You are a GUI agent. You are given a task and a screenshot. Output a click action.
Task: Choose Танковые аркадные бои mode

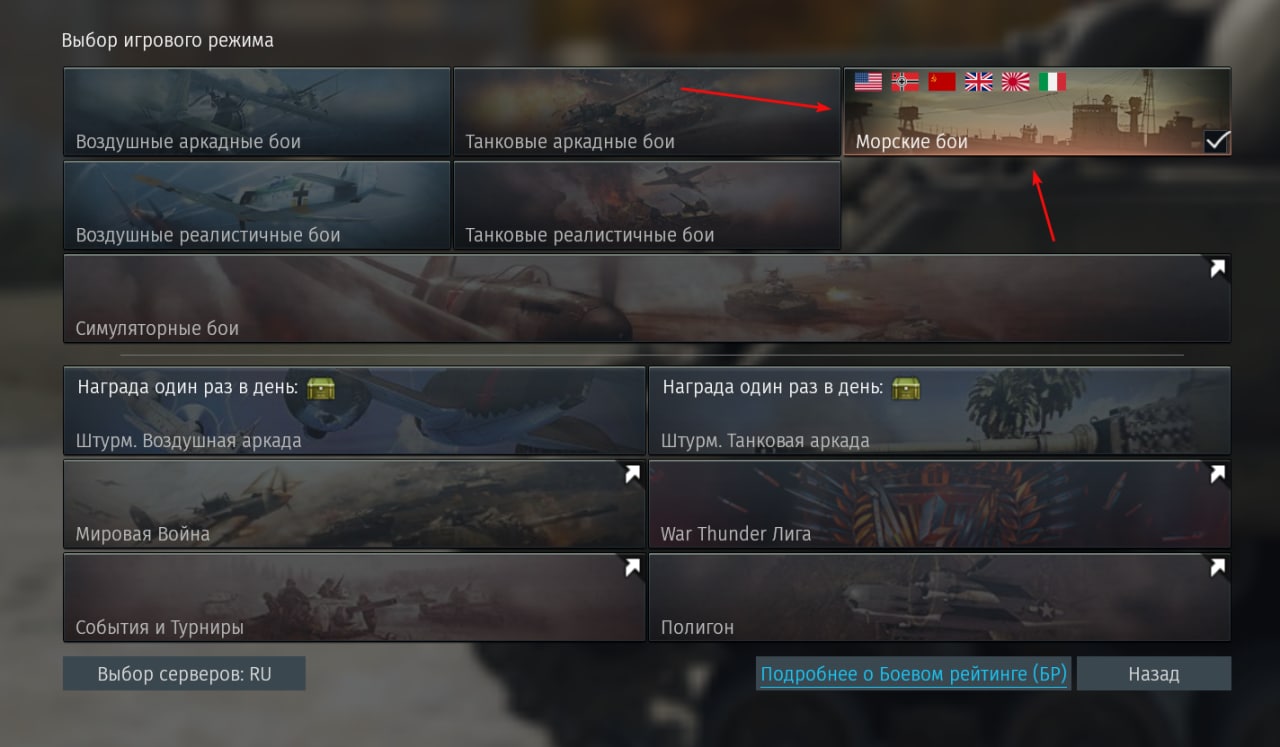pos(646,112)
